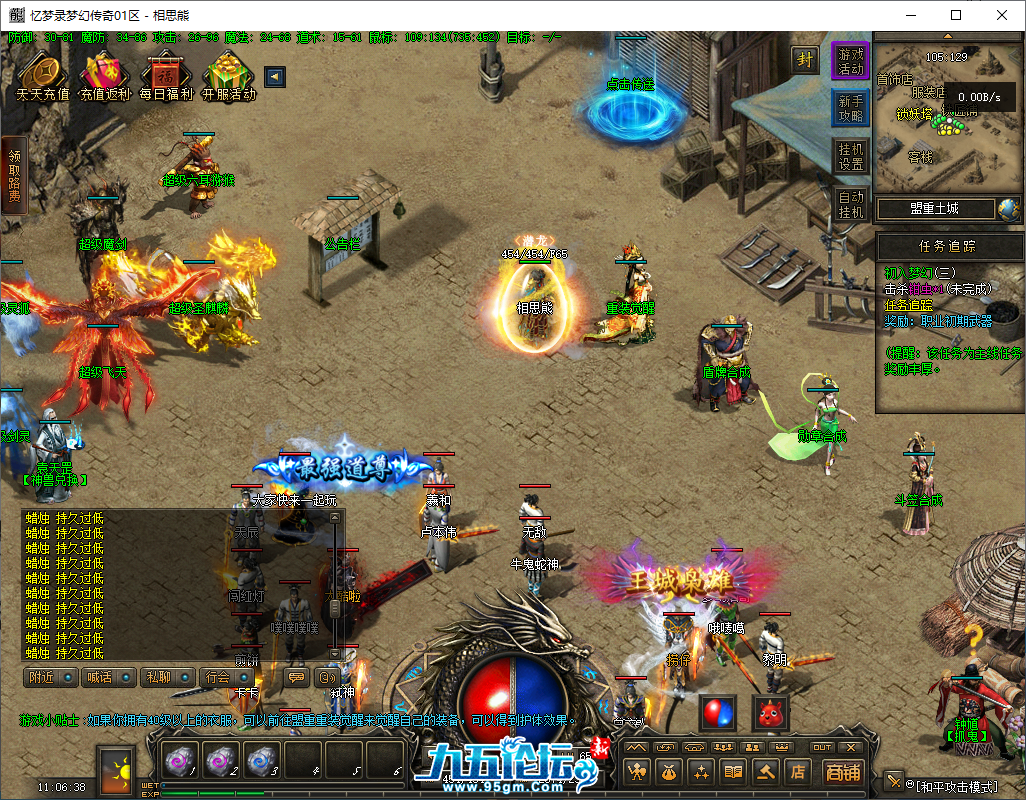Image resolution: width=1026 pixels, height=800 pixels.
Task: Switch chat to the 附近 nearby channel
Action: pyautogui.click(x=51, y=677)
